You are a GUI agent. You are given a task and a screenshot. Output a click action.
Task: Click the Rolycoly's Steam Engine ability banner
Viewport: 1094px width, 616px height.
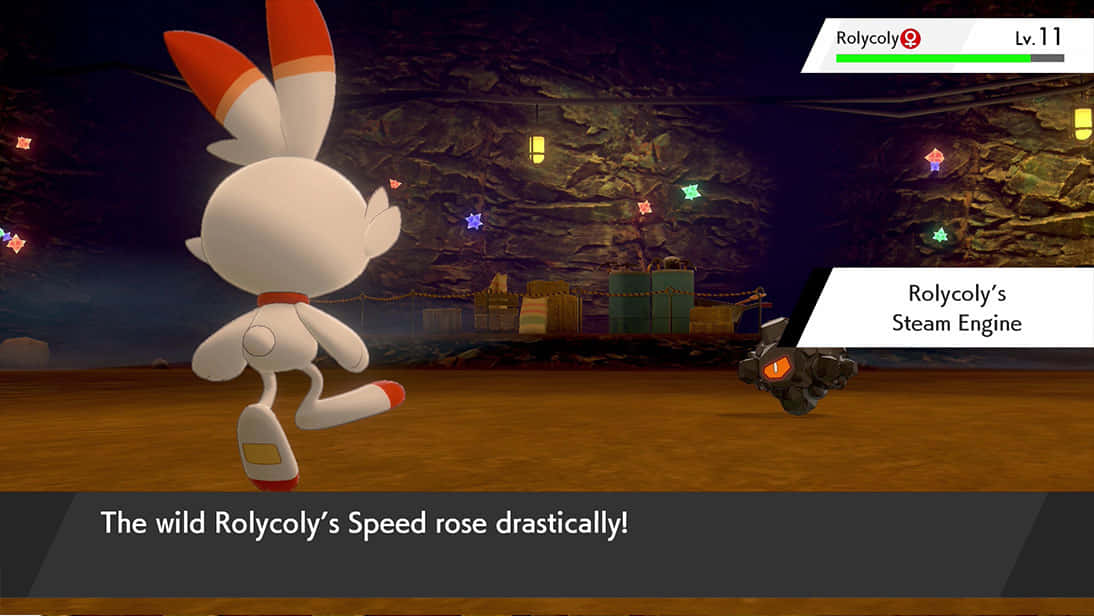[957, 308]
